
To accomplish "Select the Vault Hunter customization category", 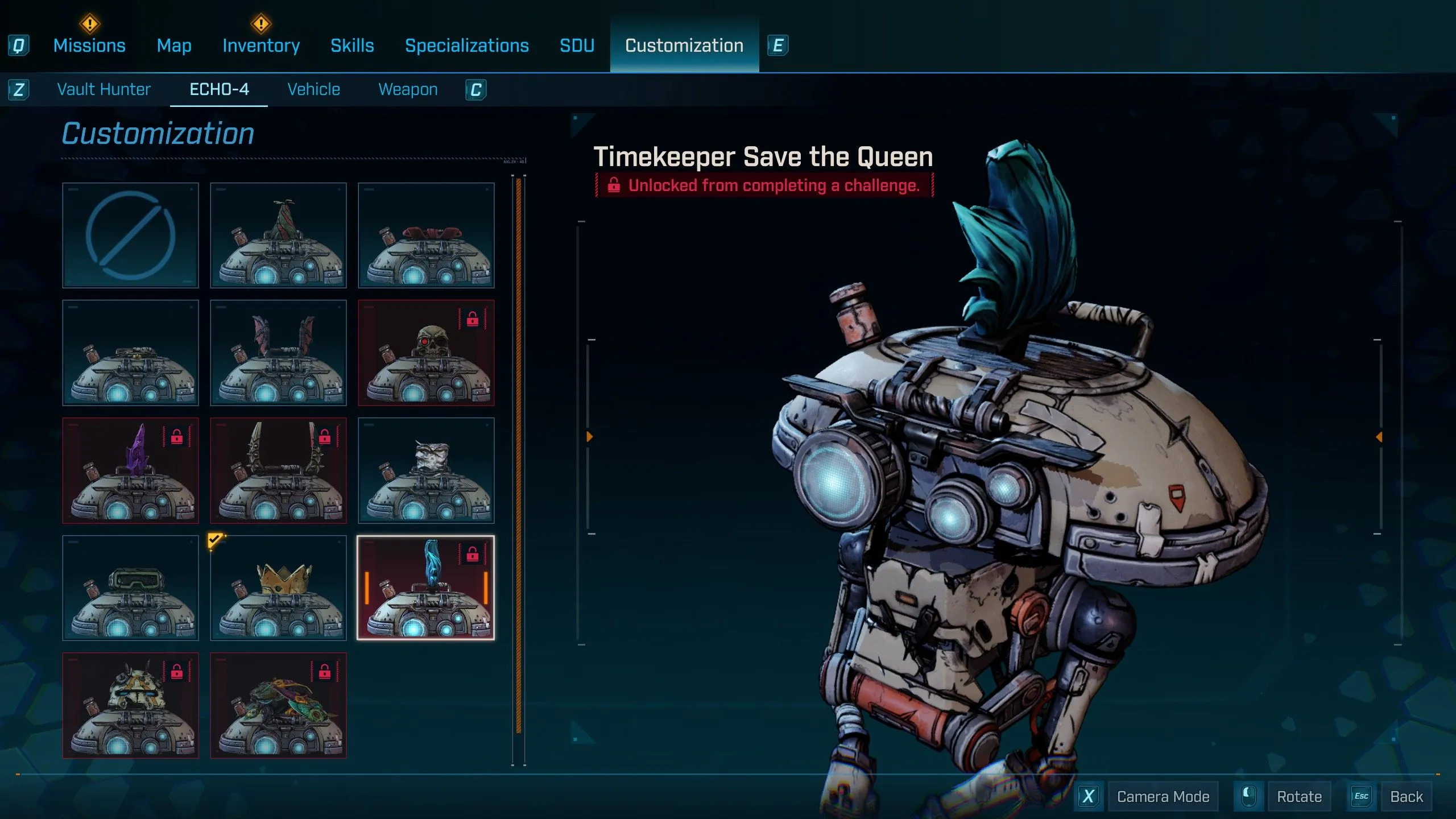I will coord(104,89).
